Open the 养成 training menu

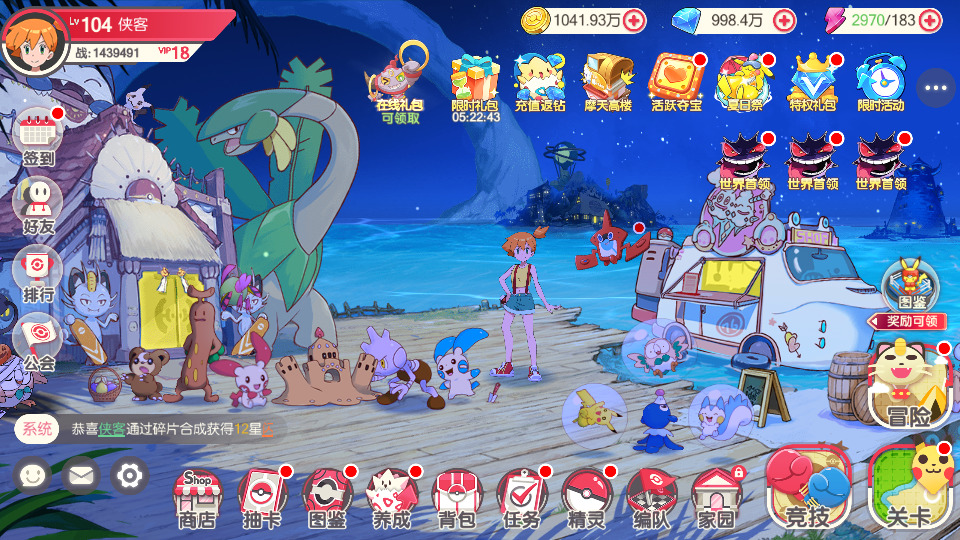coord(392,495)
